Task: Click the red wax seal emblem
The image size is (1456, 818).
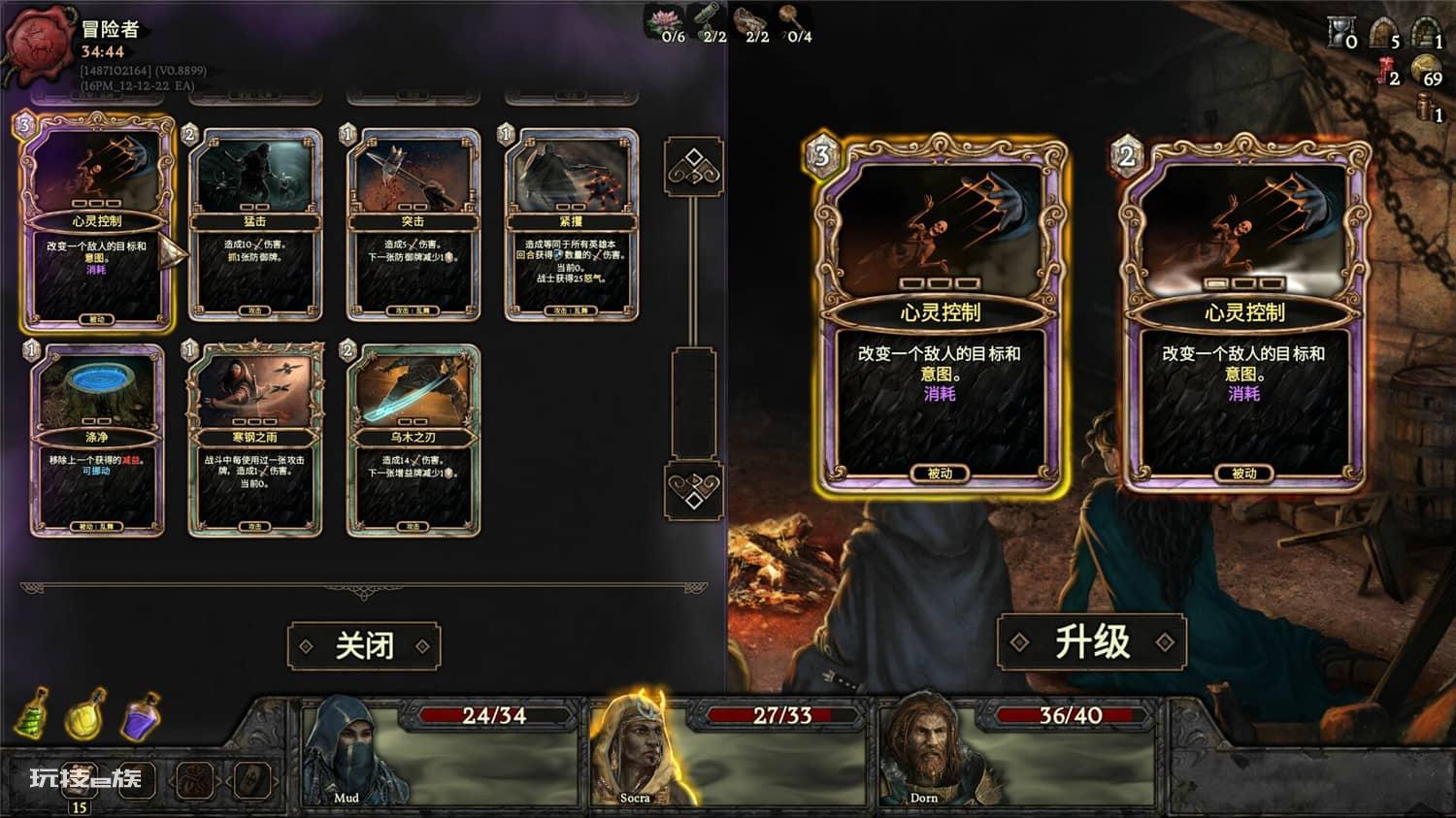Action: coord(41,44)
